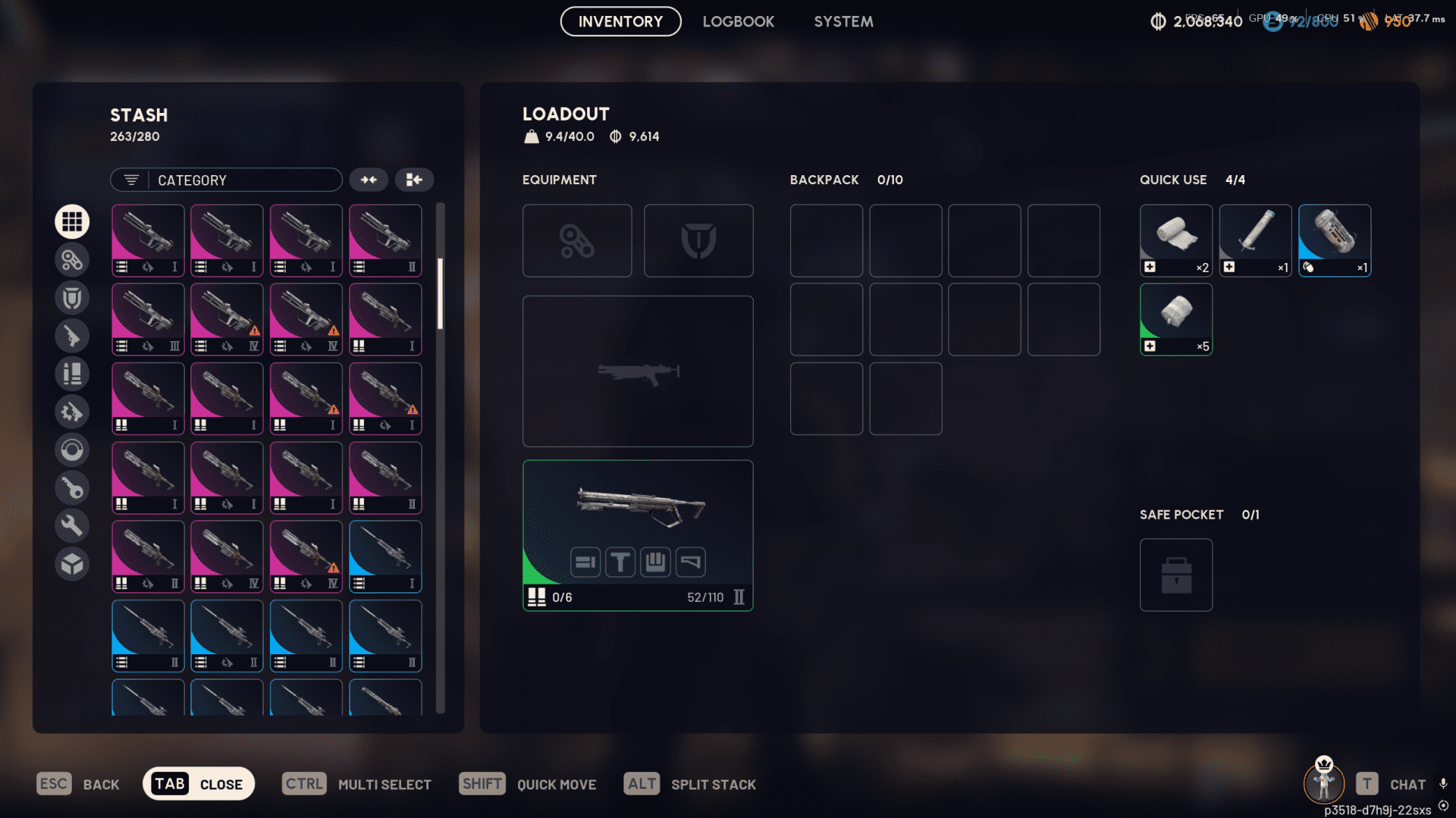1456x818 pixels.
Task: Click the materials cube category filter
Action: [x=72, y=563]
